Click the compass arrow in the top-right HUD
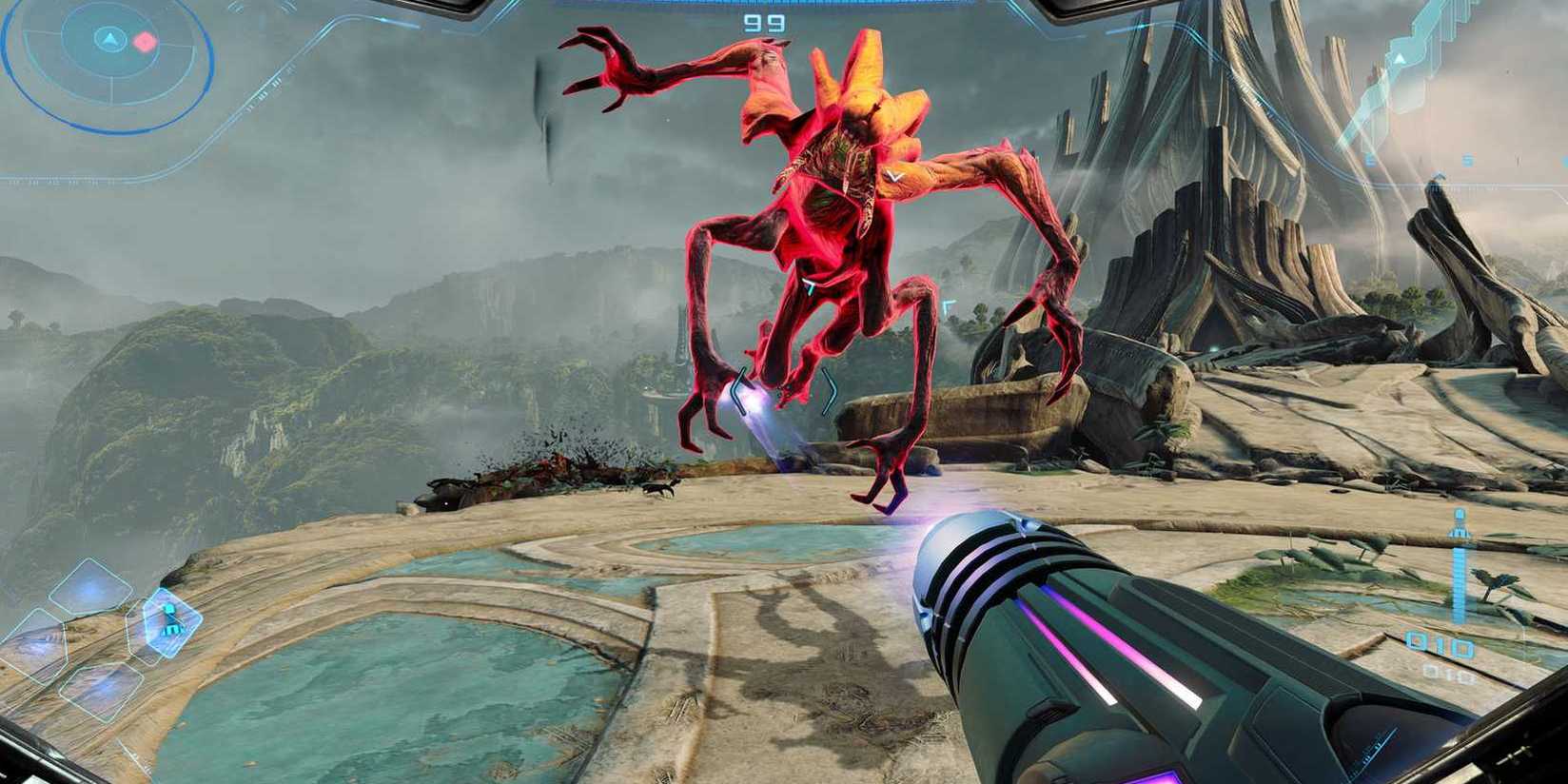 click(x=1399, y=59)
